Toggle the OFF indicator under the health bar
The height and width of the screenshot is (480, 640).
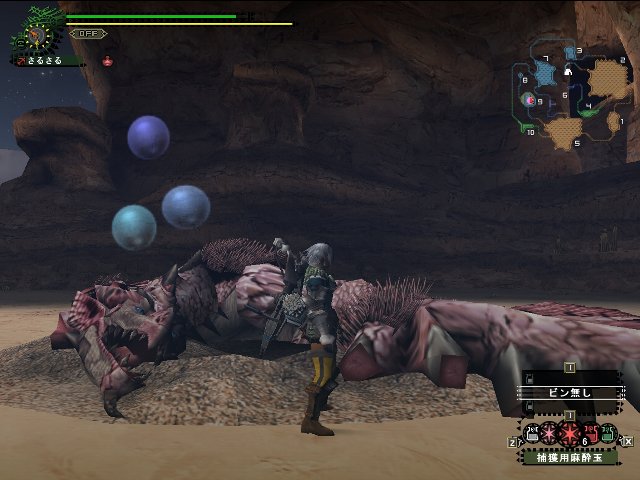pyautogui.click(x=88, y=33)
